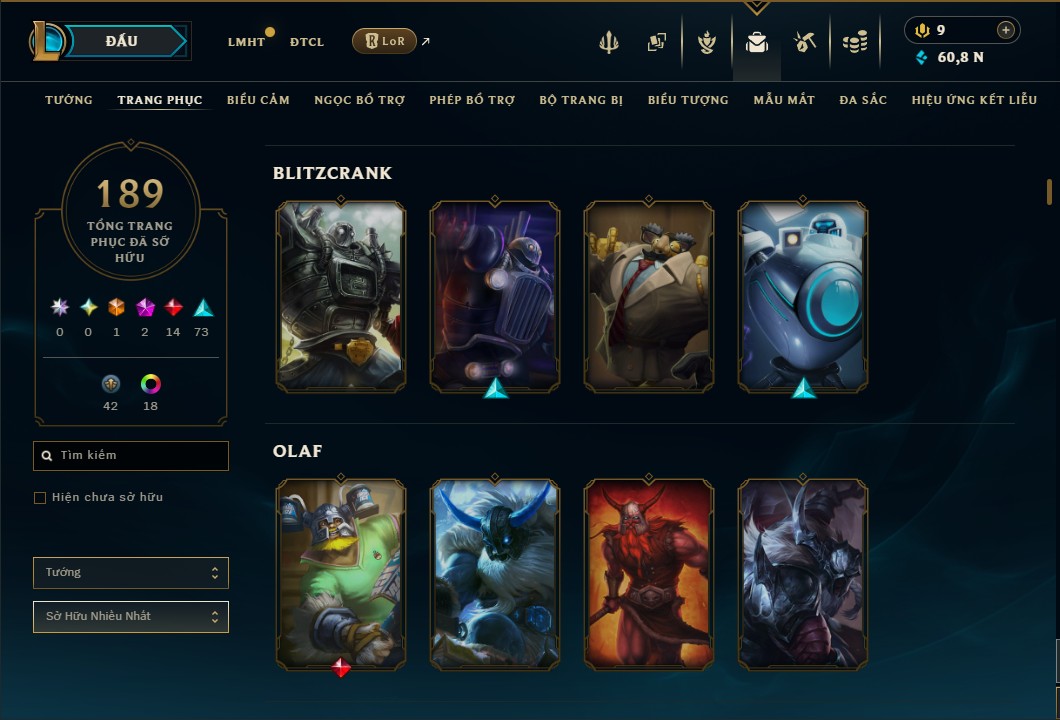The width and height of the screenshot is (1060, 720).
Task: Click the ĐẤU play button
Action: pyautogui.click(x=122, y=41)
